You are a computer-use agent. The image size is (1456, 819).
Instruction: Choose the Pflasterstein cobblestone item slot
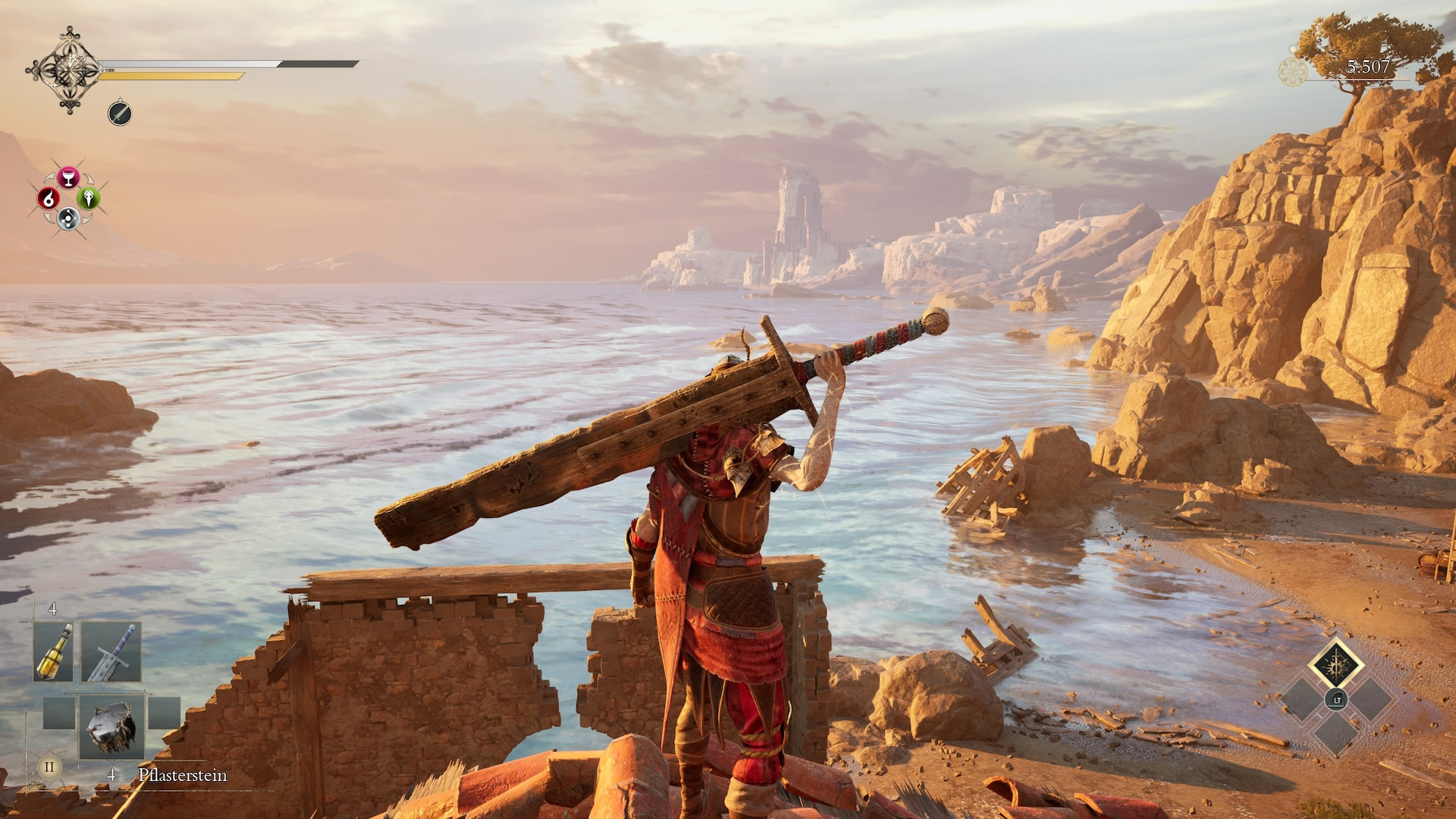click(111, 727)
